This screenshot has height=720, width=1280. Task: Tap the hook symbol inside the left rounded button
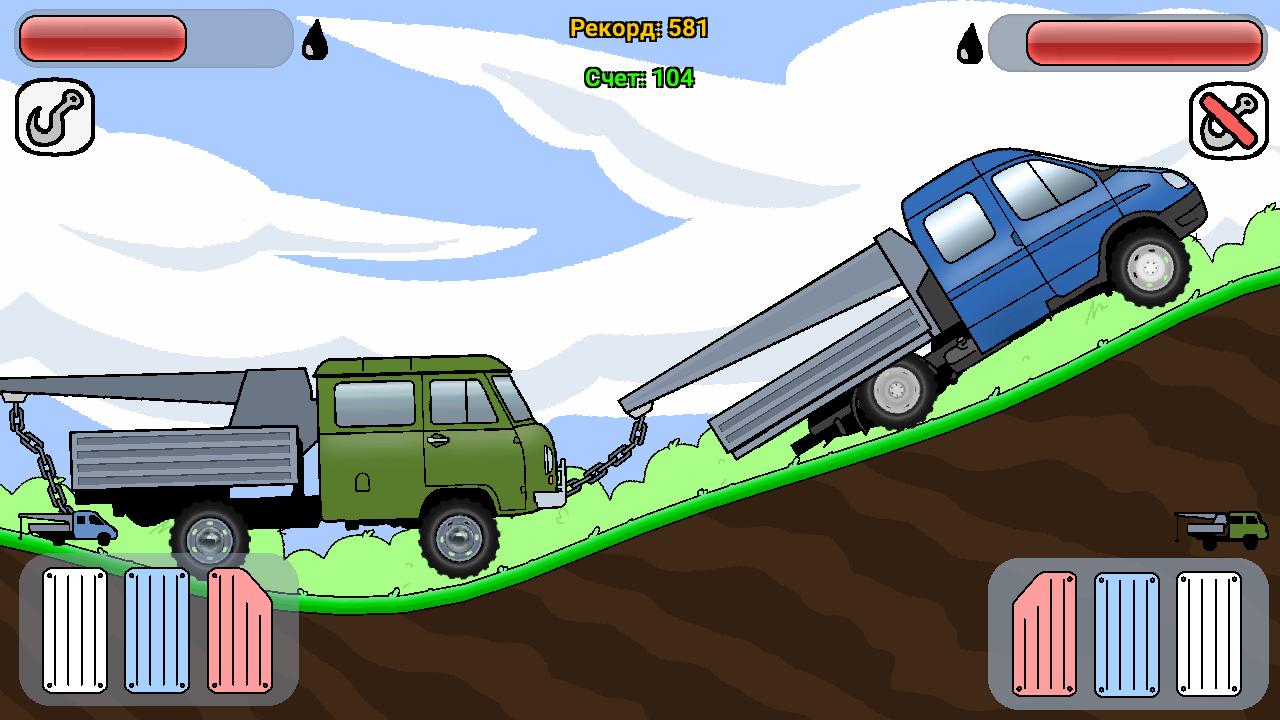53,117
